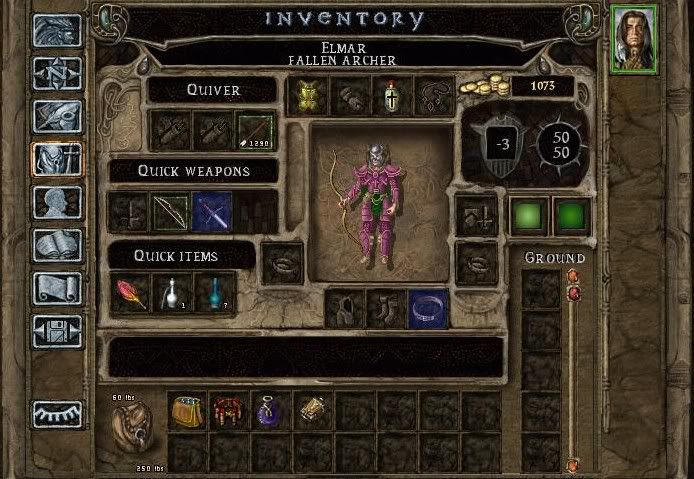Open the options floppy disk button
The image size is (694, 479).
coord(57,331)
